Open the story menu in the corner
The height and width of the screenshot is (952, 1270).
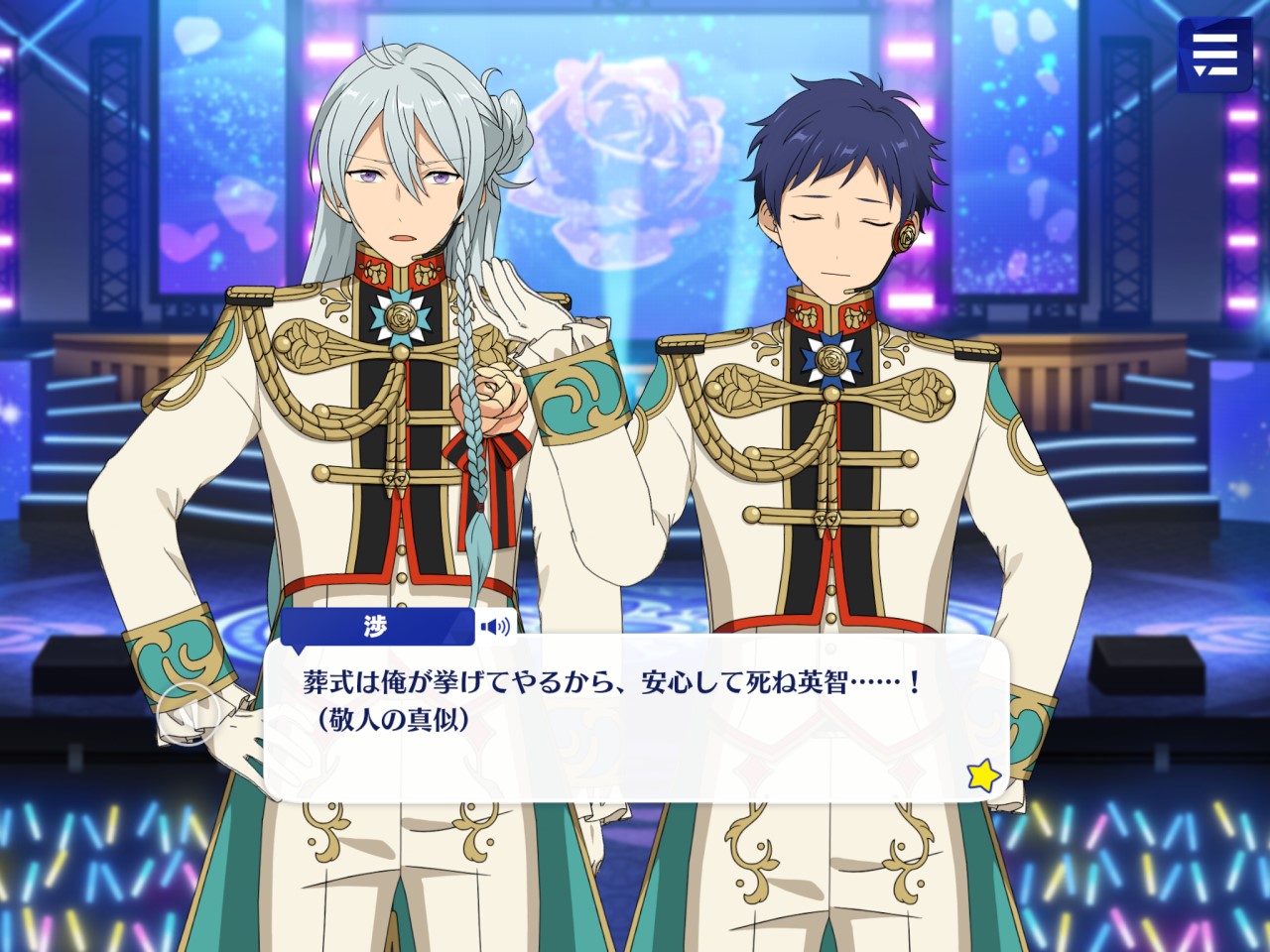1214,54
